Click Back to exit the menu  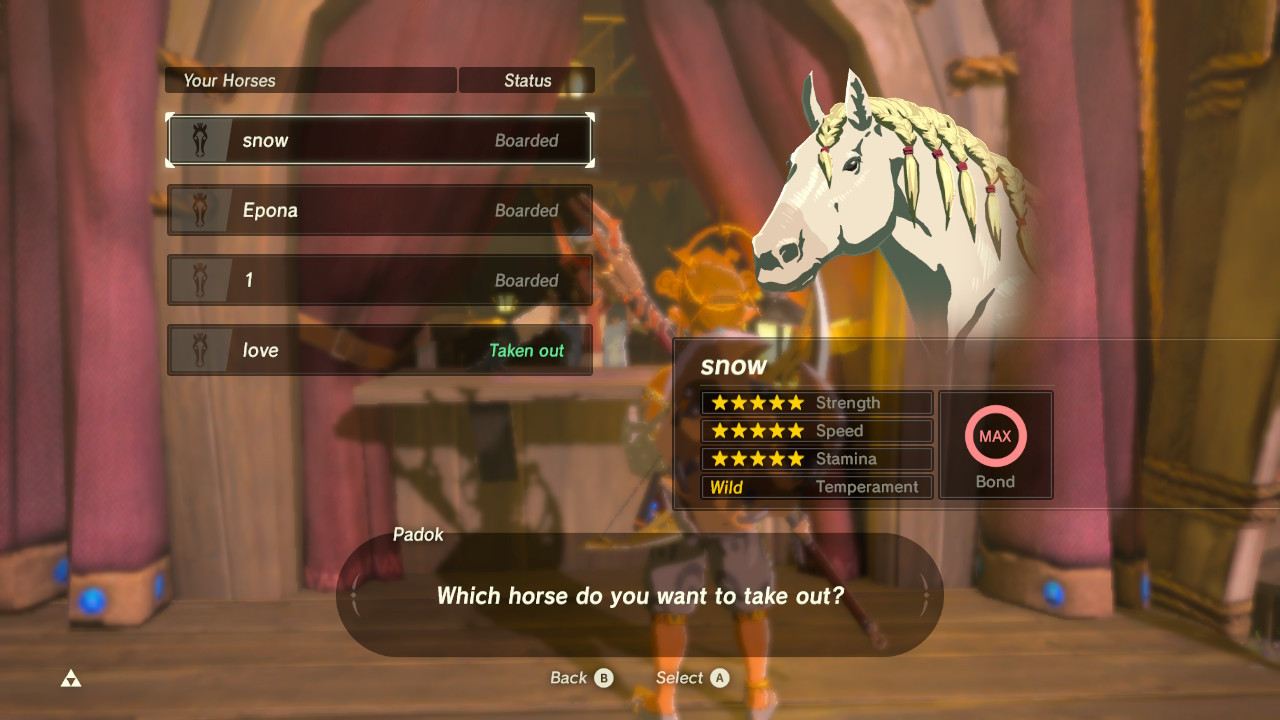tap(580, 677)
